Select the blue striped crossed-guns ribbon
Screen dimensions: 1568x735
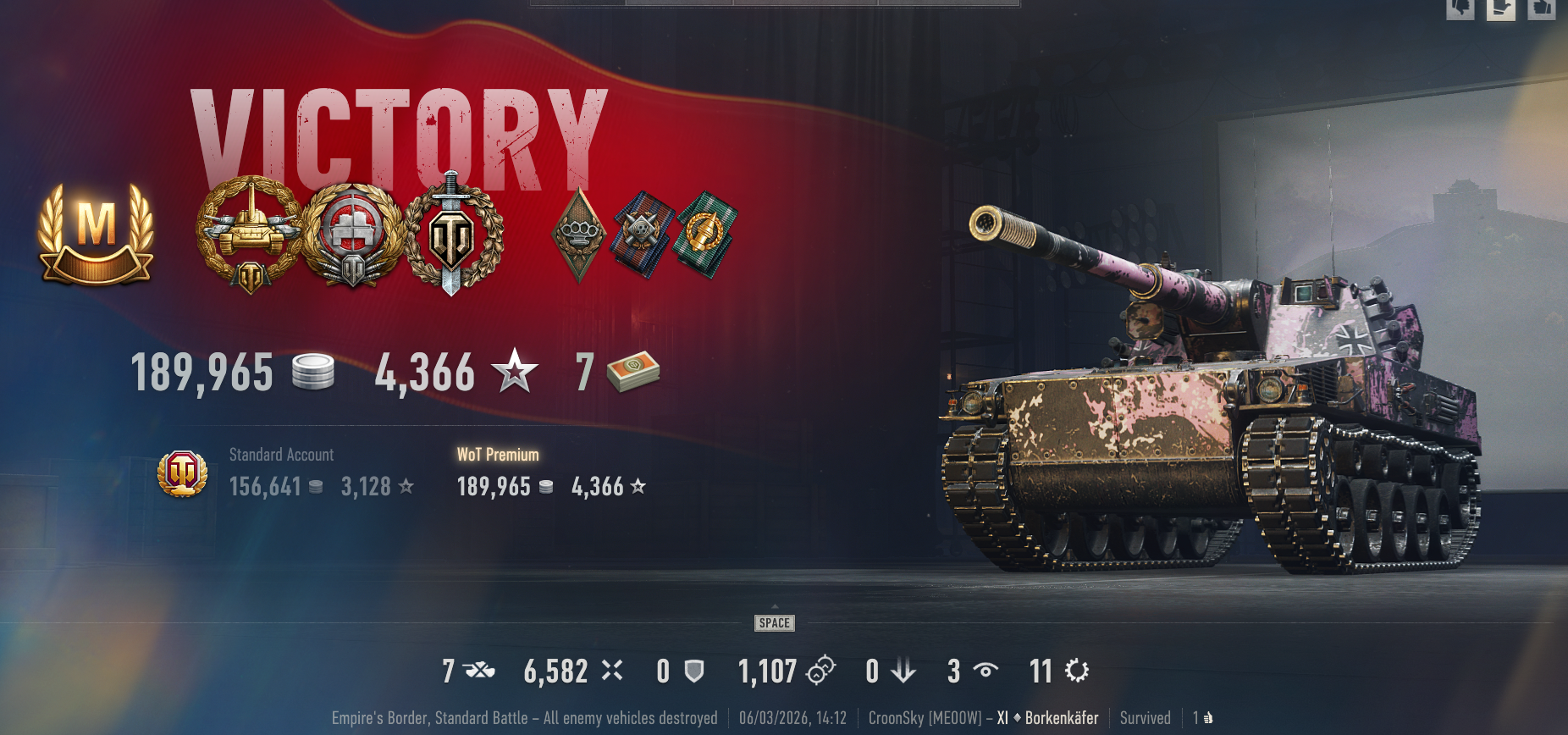[x=643, y=234]
